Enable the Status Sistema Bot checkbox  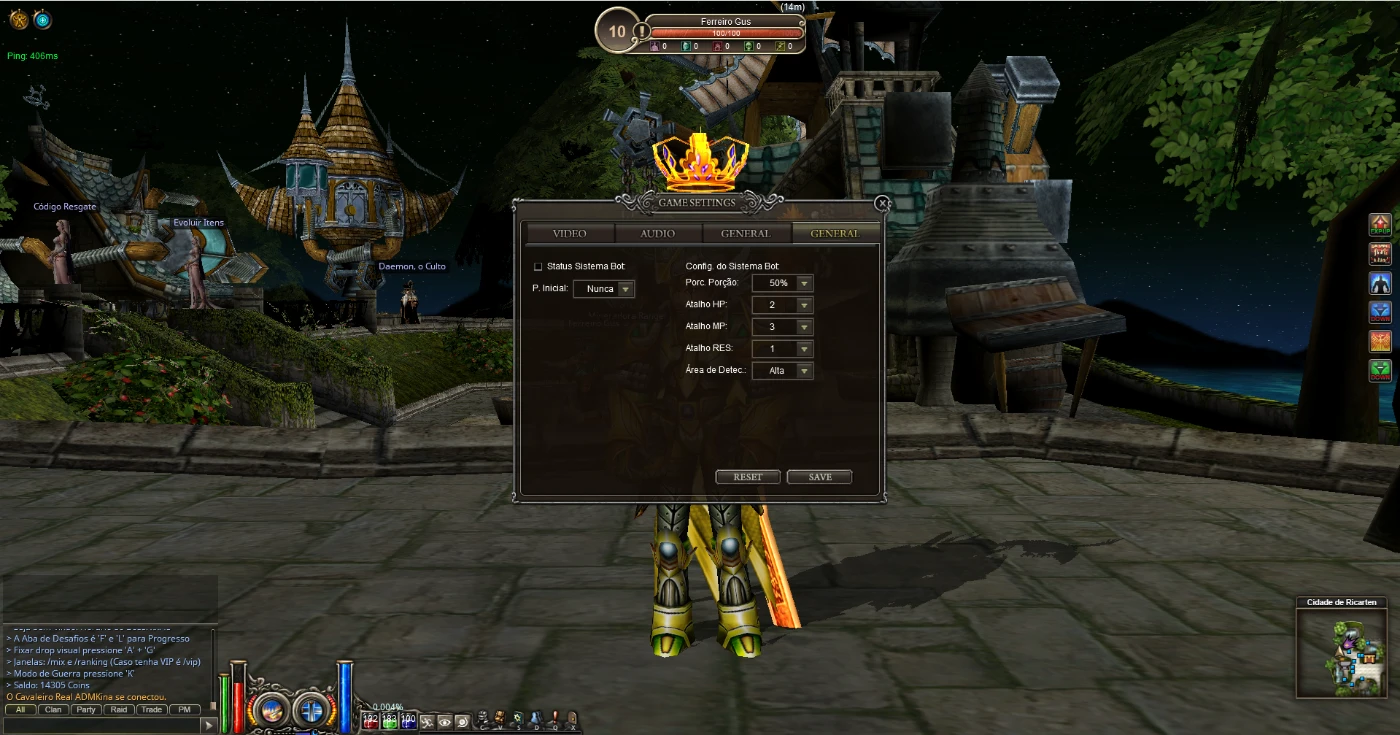coord(538,266)
